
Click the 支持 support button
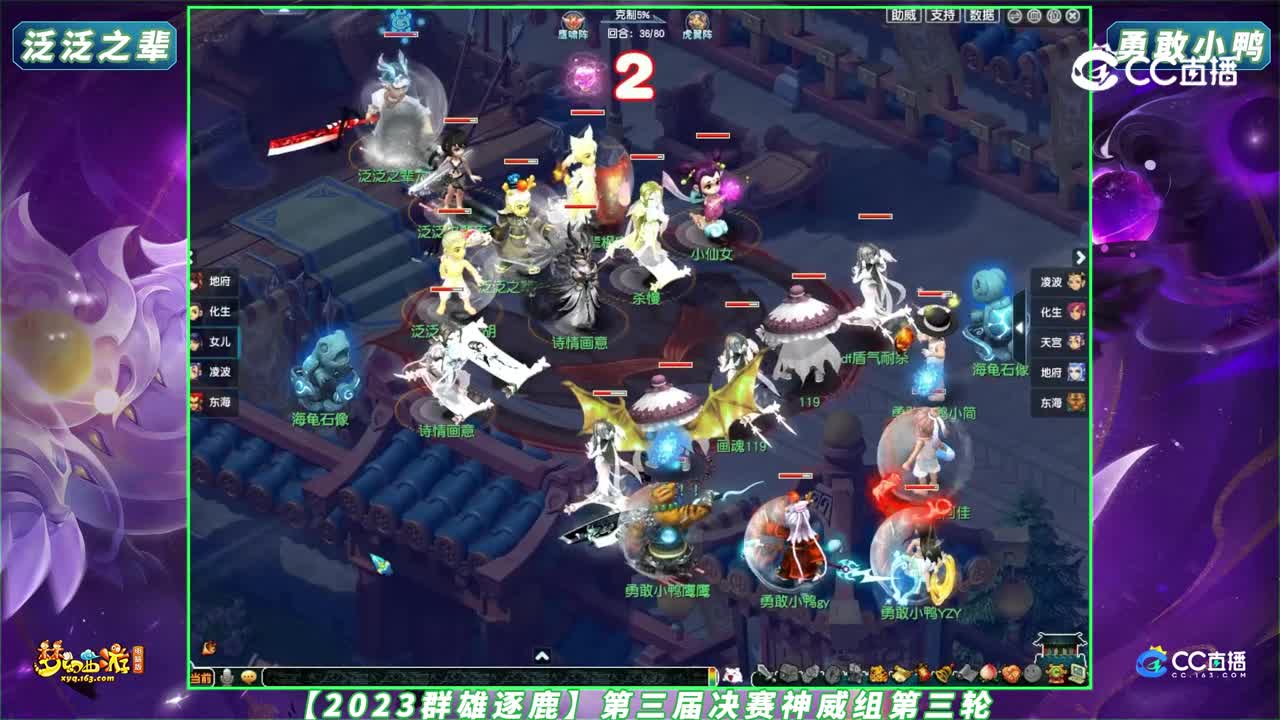pos(943,16)
